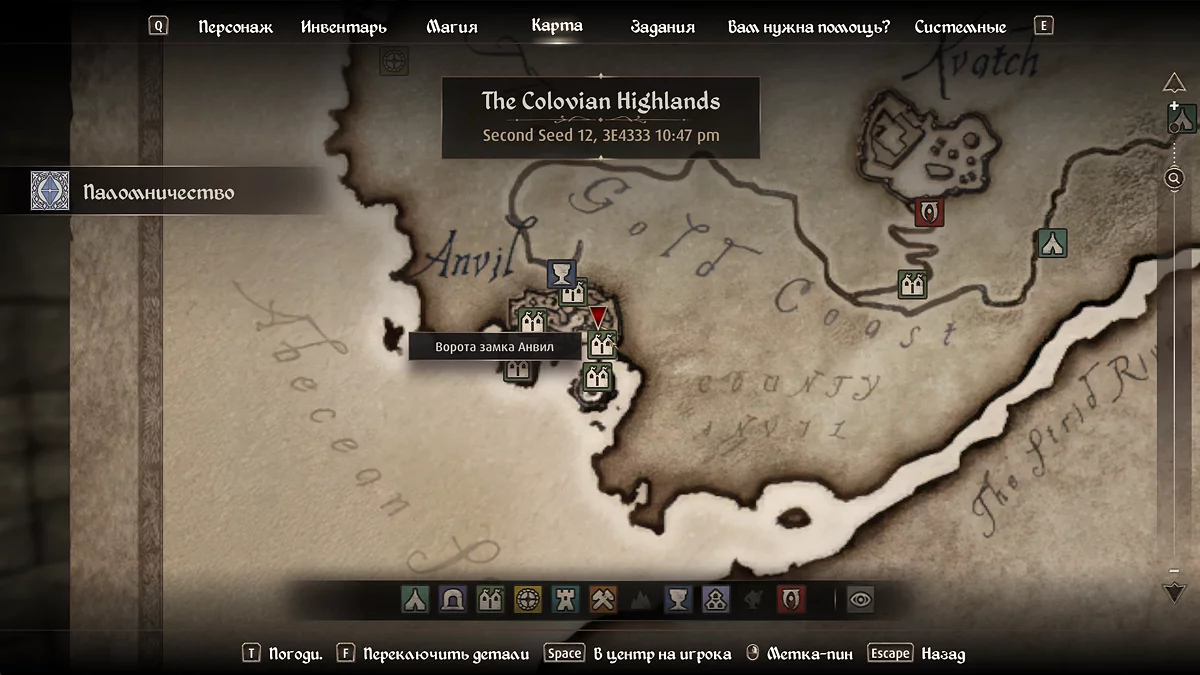Open the Магия tab
The image size is (1200, 675).
[x=452, y=27]
